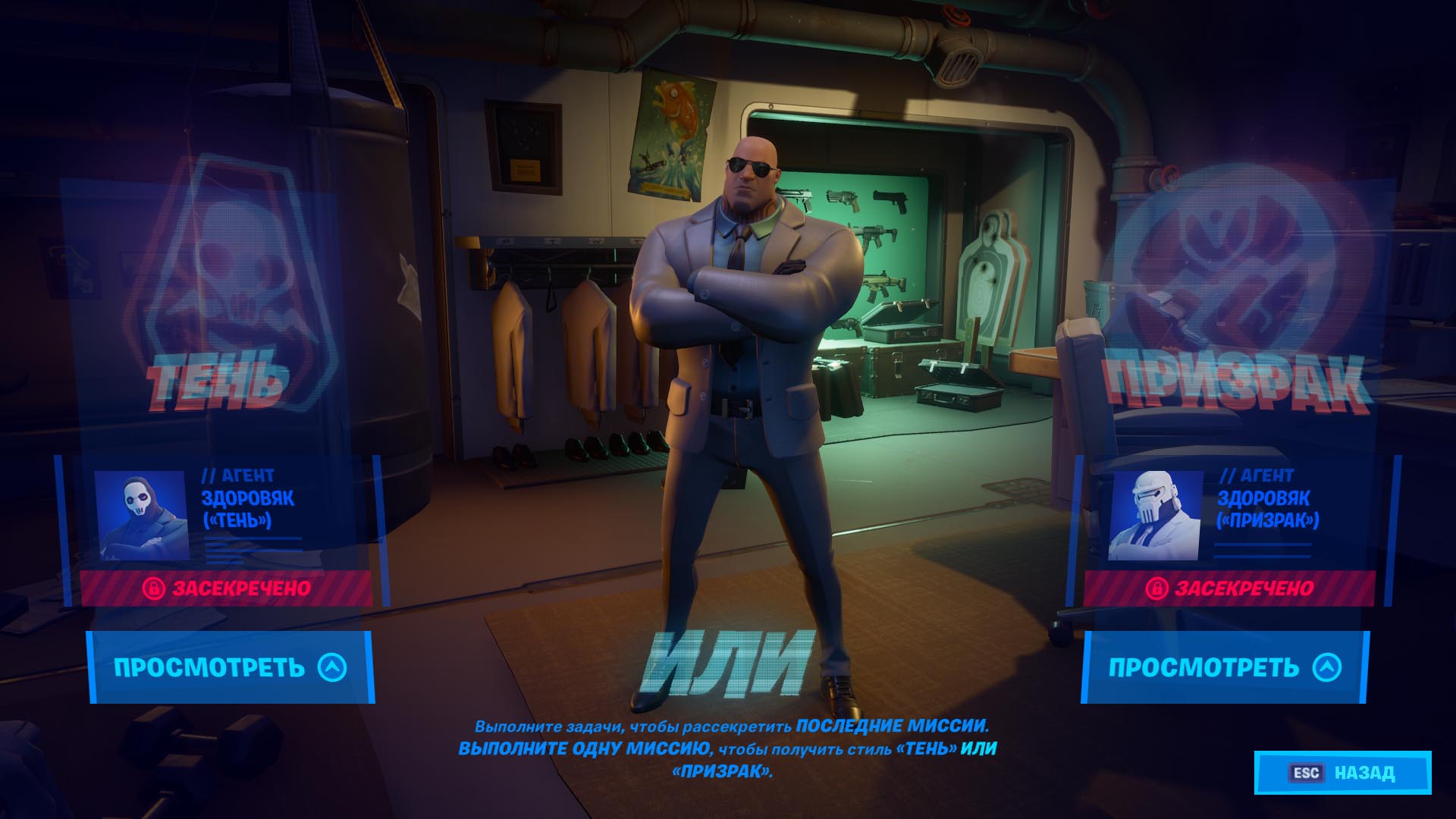Select the Здоровяк «Призрак» white-mask portrait
1456x819 pixels.
point(1154,516)
